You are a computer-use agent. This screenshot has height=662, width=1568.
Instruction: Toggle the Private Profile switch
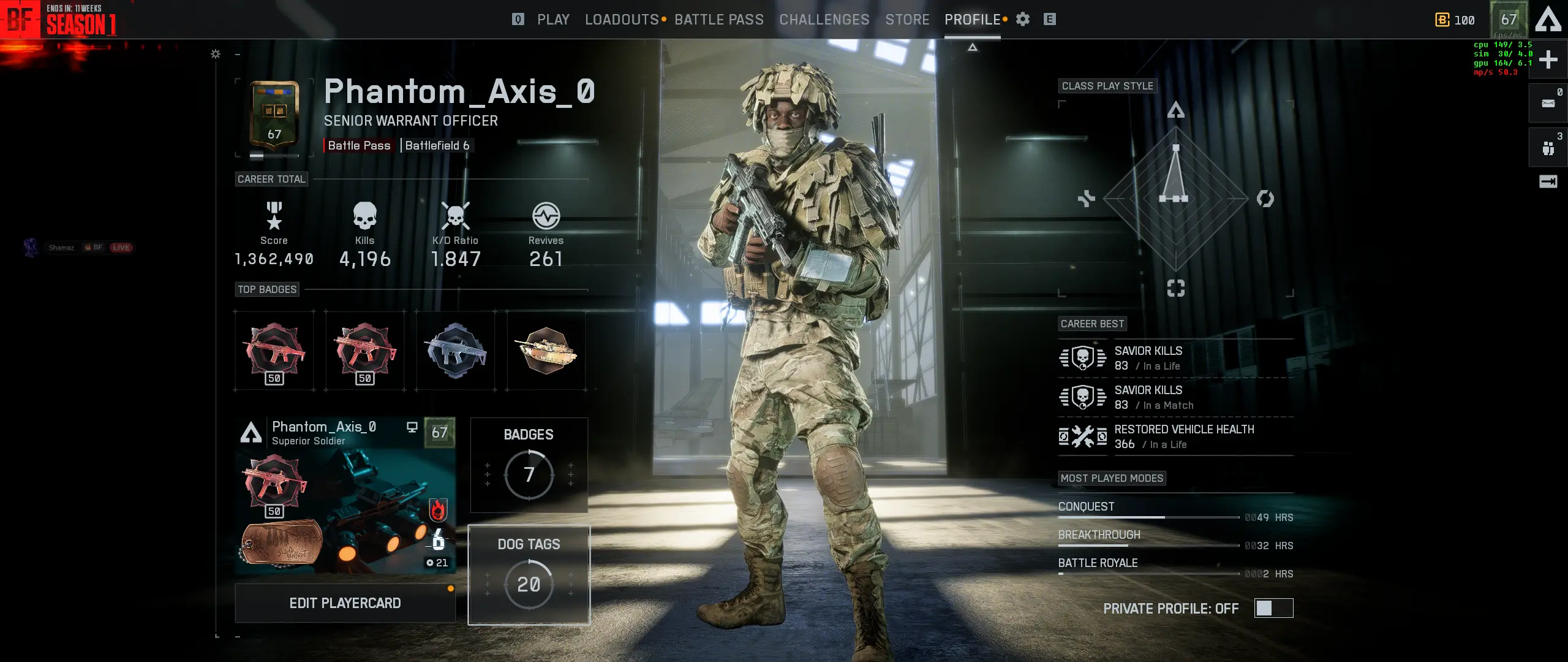tap(1273, 608)
